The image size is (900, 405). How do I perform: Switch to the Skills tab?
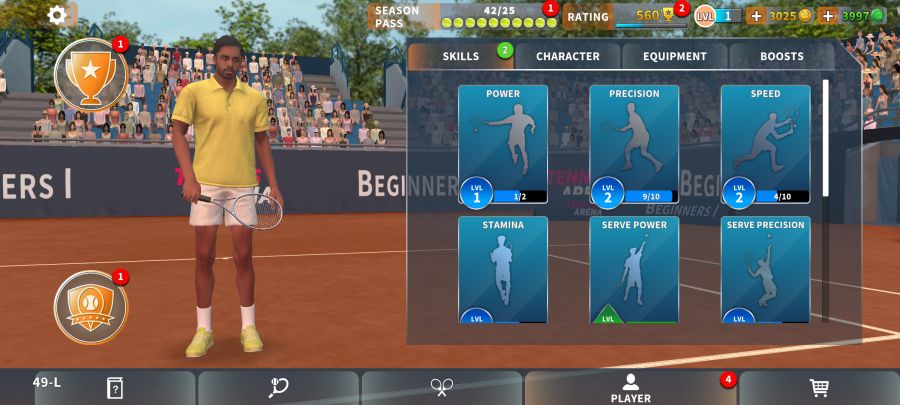[x=461, y=56]
